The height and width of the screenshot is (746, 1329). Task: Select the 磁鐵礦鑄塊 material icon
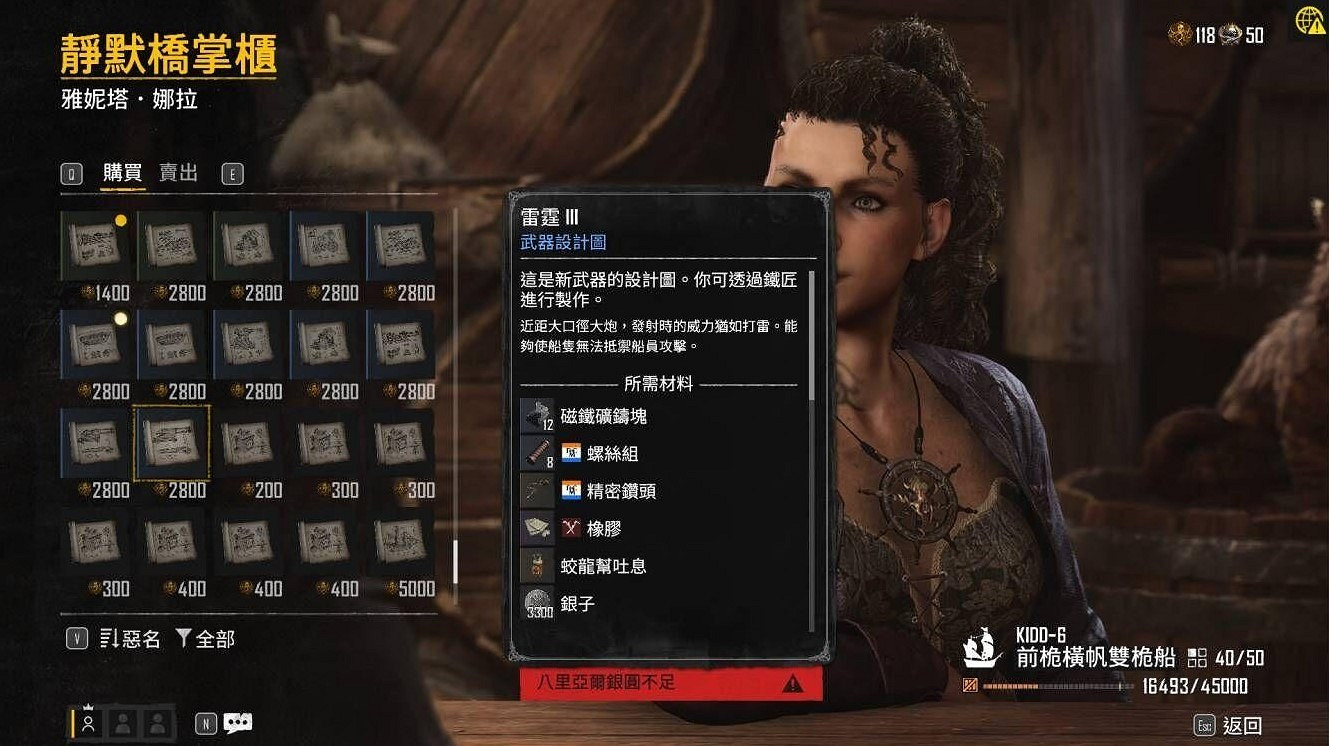coord(537,413)
